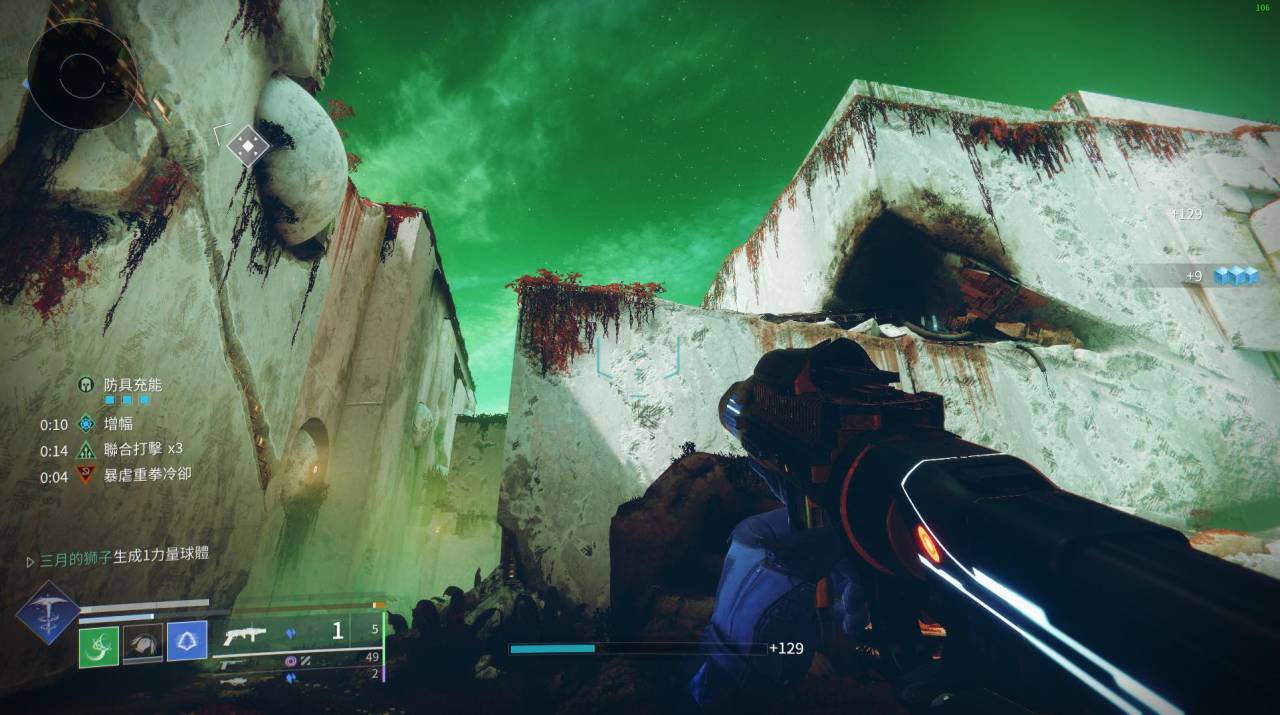Activate the green grenade ability icon

(x=99, y=645)
